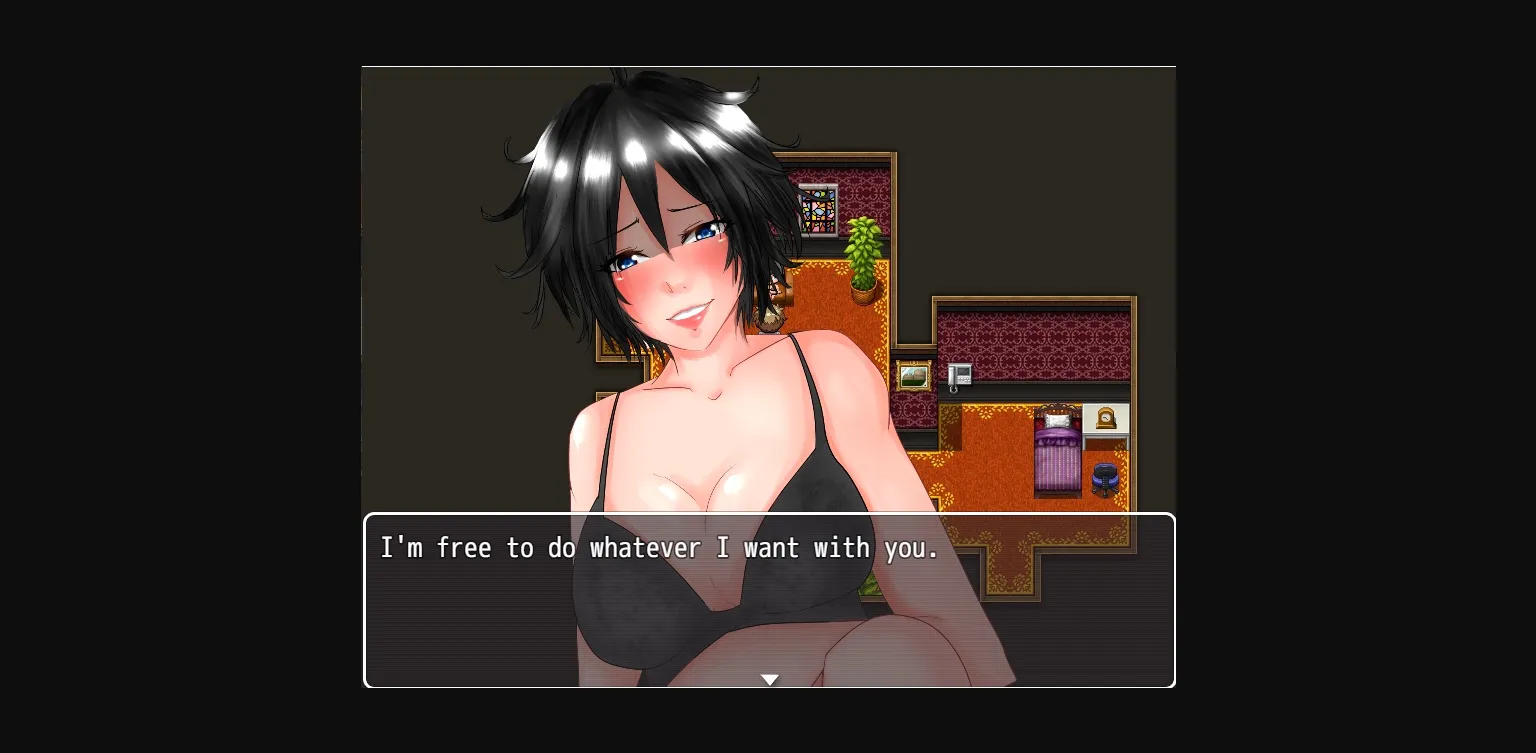Select the clock on the bedside table
Screen dimensions: 1536x753
(1104, 418)
